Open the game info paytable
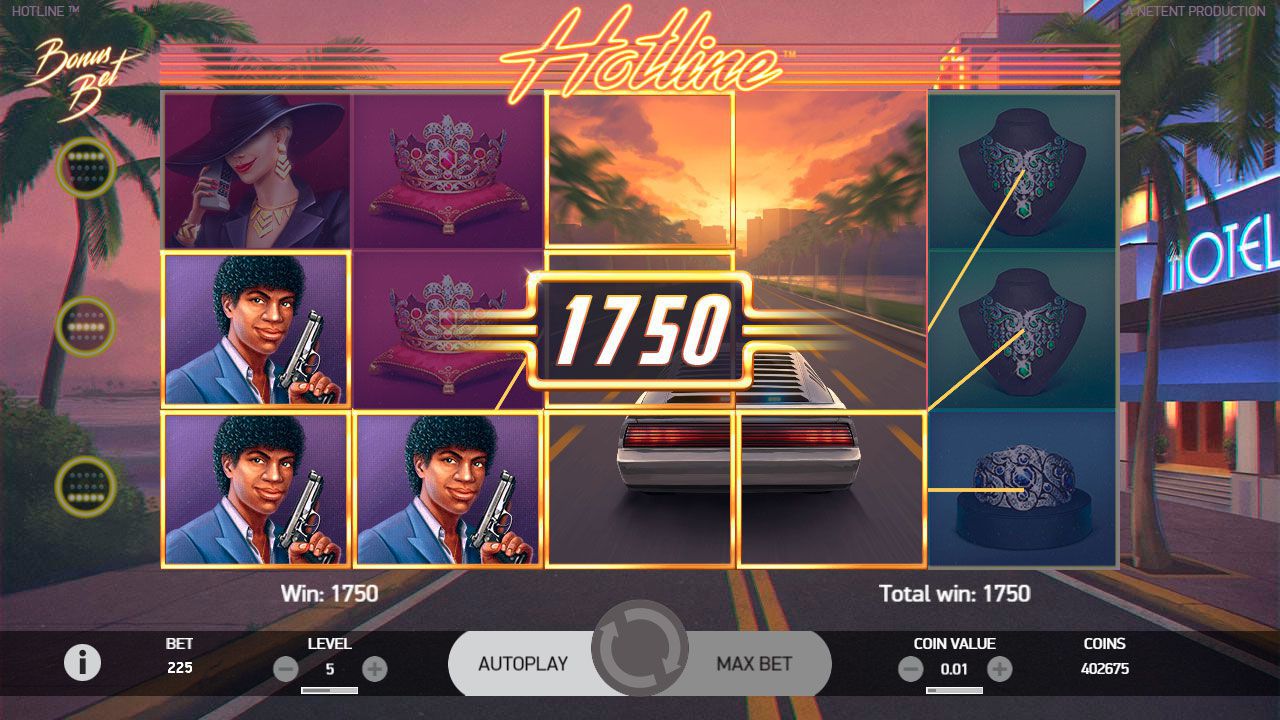The width and height of the screenshot is (1280, 720). pos(82,662)
